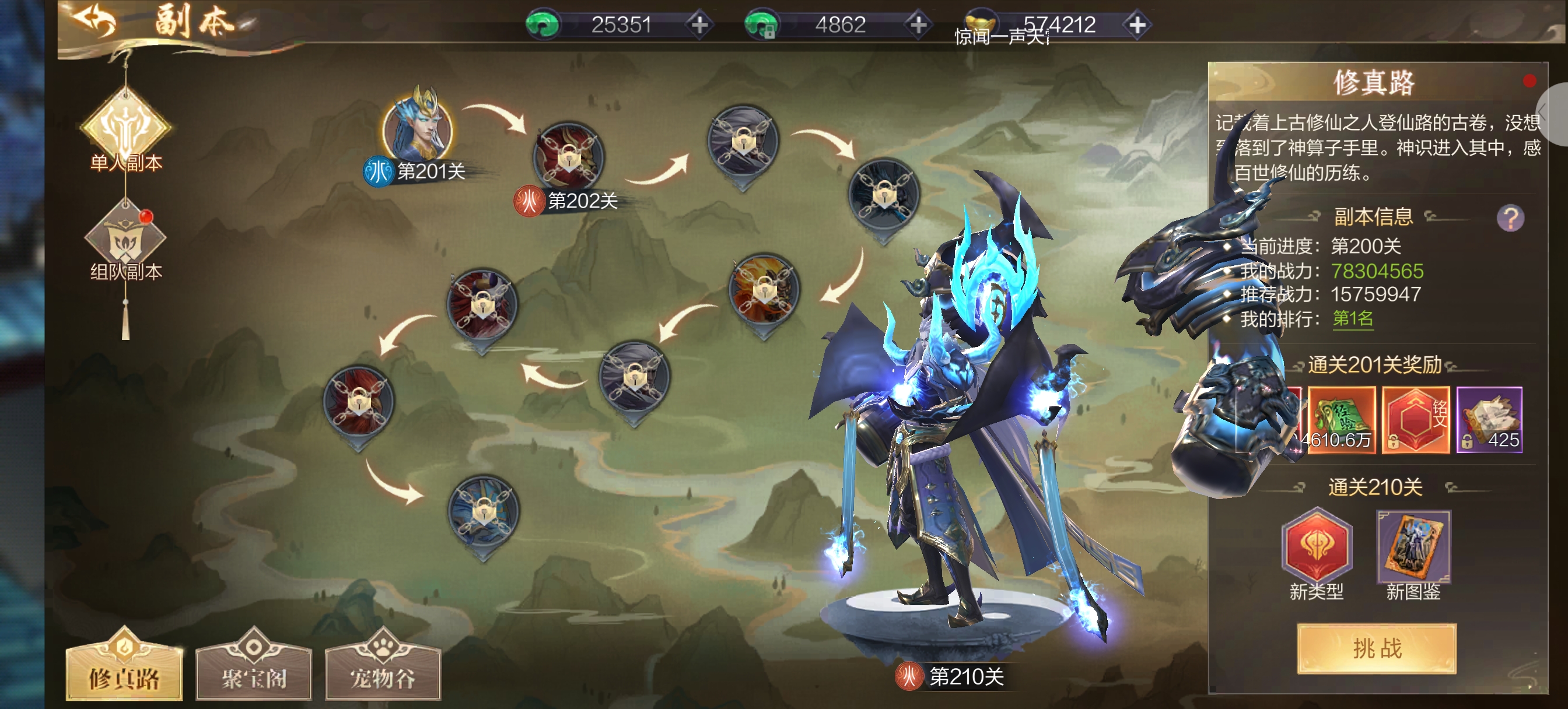Inspect the red 铭文 rune reward
1568x709 pixels.
coord(1415,420)
